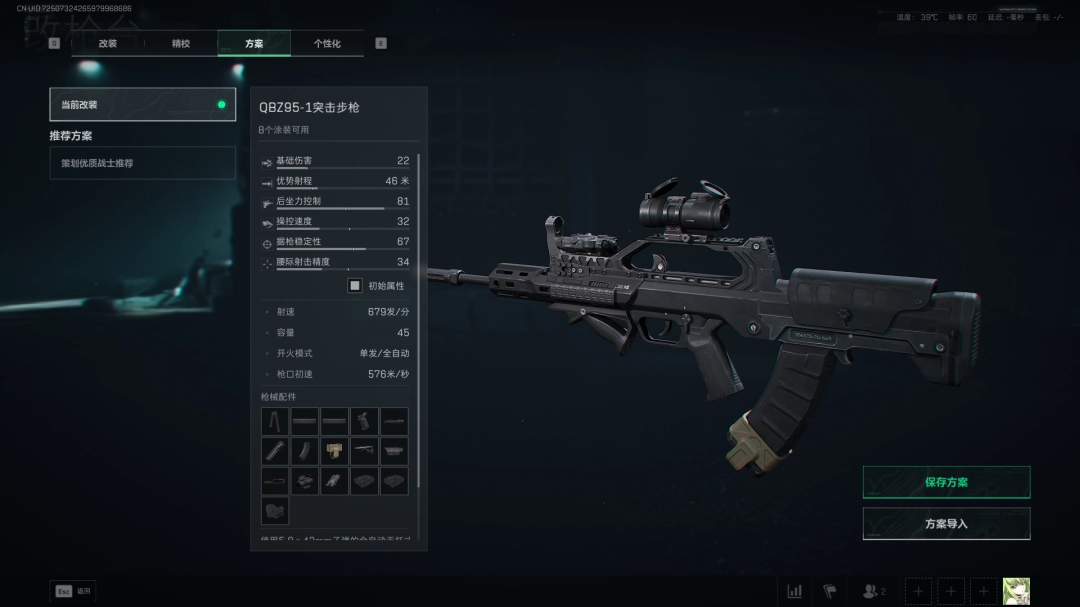Switch to the 改装 tab
Viewport: 1080px width, 607px height.
tap(108, 44)
